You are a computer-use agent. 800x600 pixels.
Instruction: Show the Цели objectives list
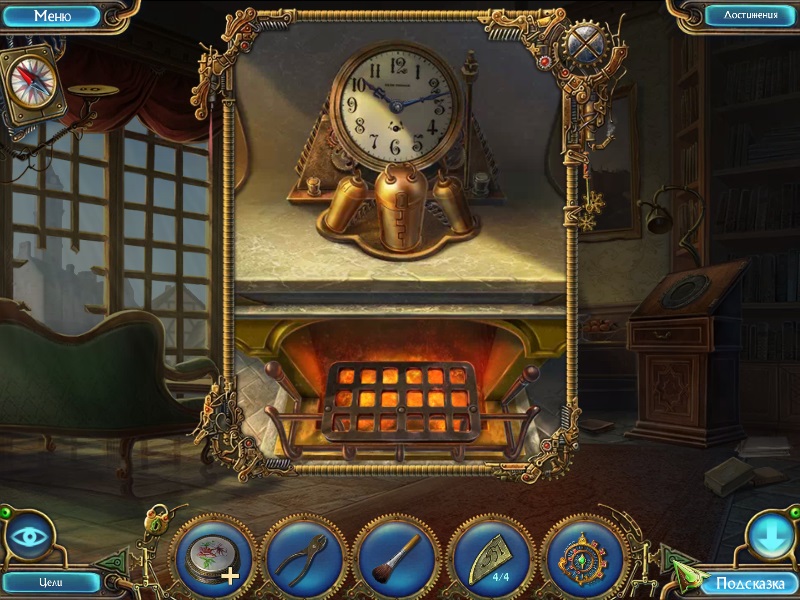click(50, 582)
